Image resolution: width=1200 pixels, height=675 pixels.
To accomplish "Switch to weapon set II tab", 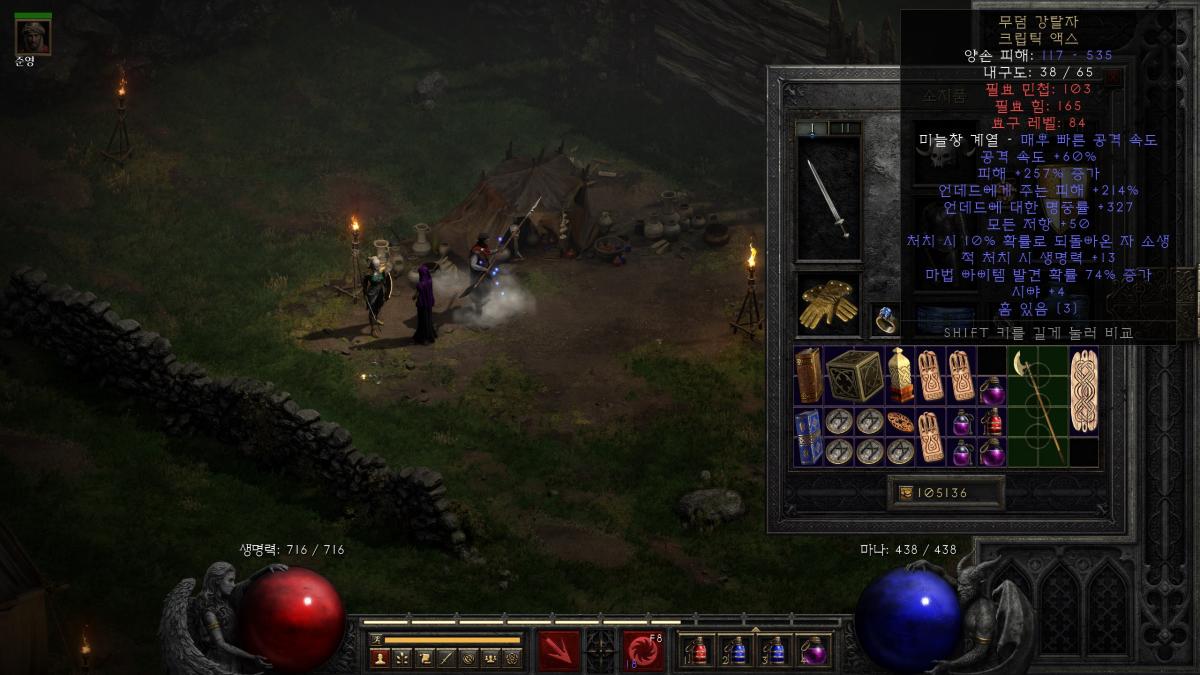I will click(x=845, y=128).
